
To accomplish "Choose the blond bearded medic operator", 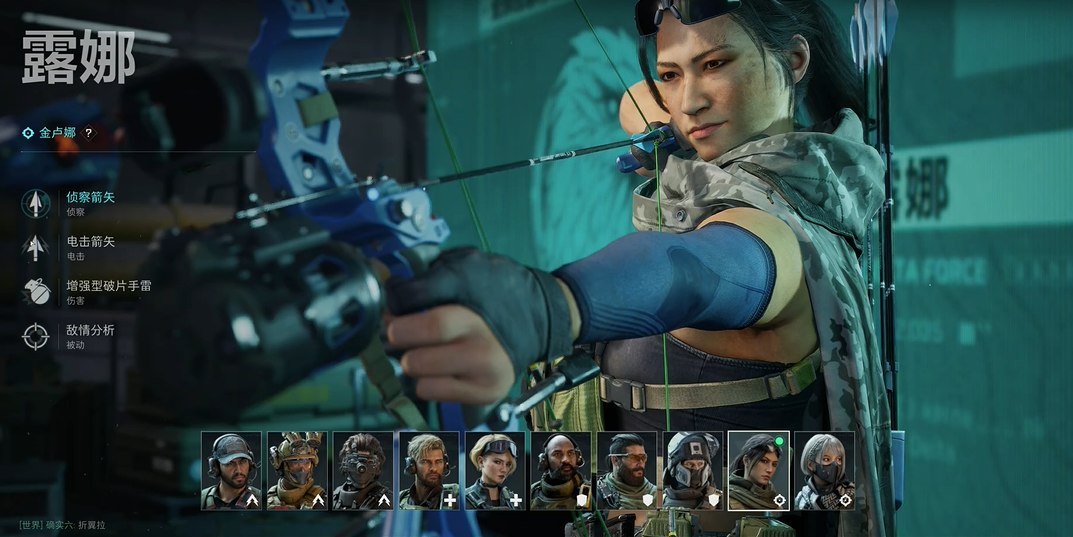I will [429, 471].
